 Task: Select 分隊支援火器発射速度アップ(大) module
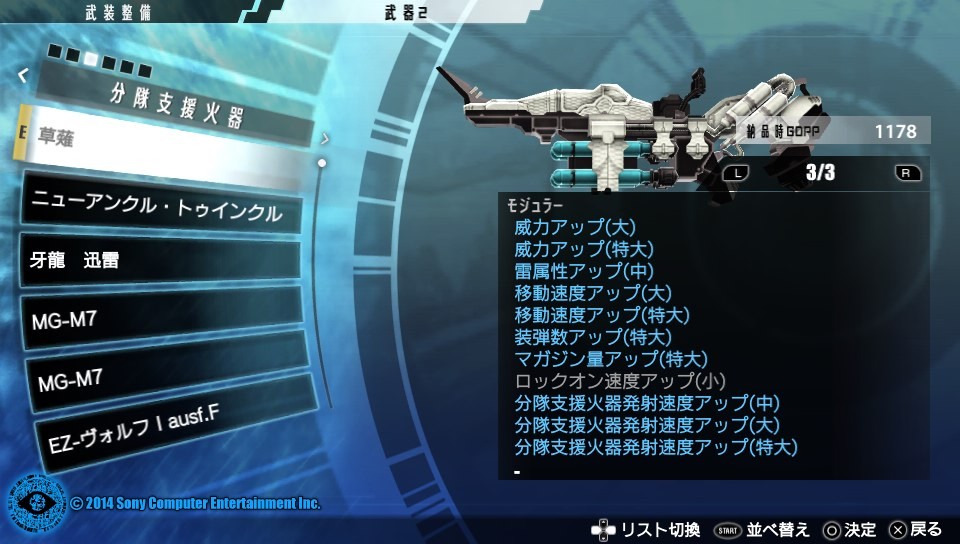coord(646,425)
